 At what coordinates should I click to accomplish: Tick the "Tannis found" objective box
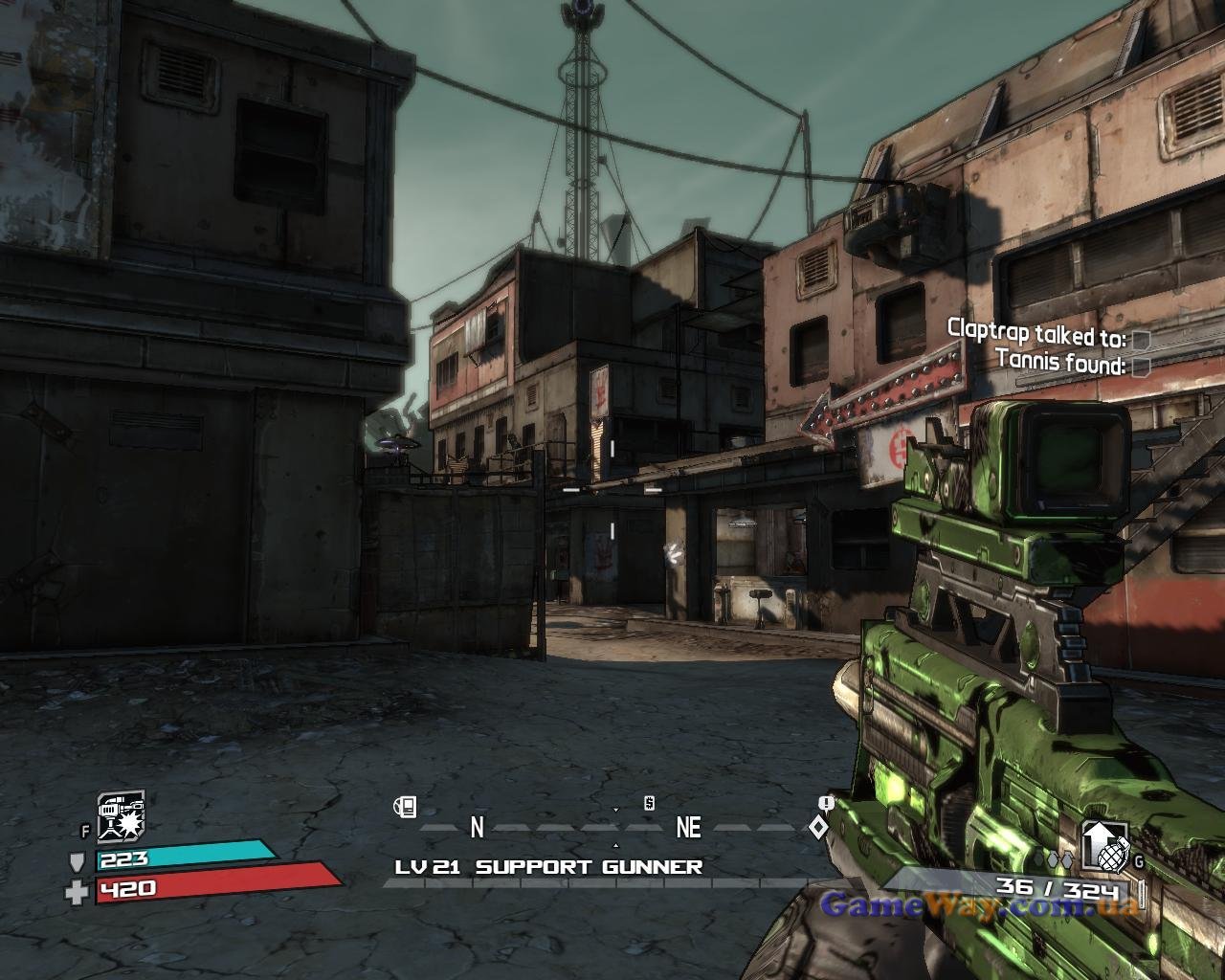pos(1141,366)
